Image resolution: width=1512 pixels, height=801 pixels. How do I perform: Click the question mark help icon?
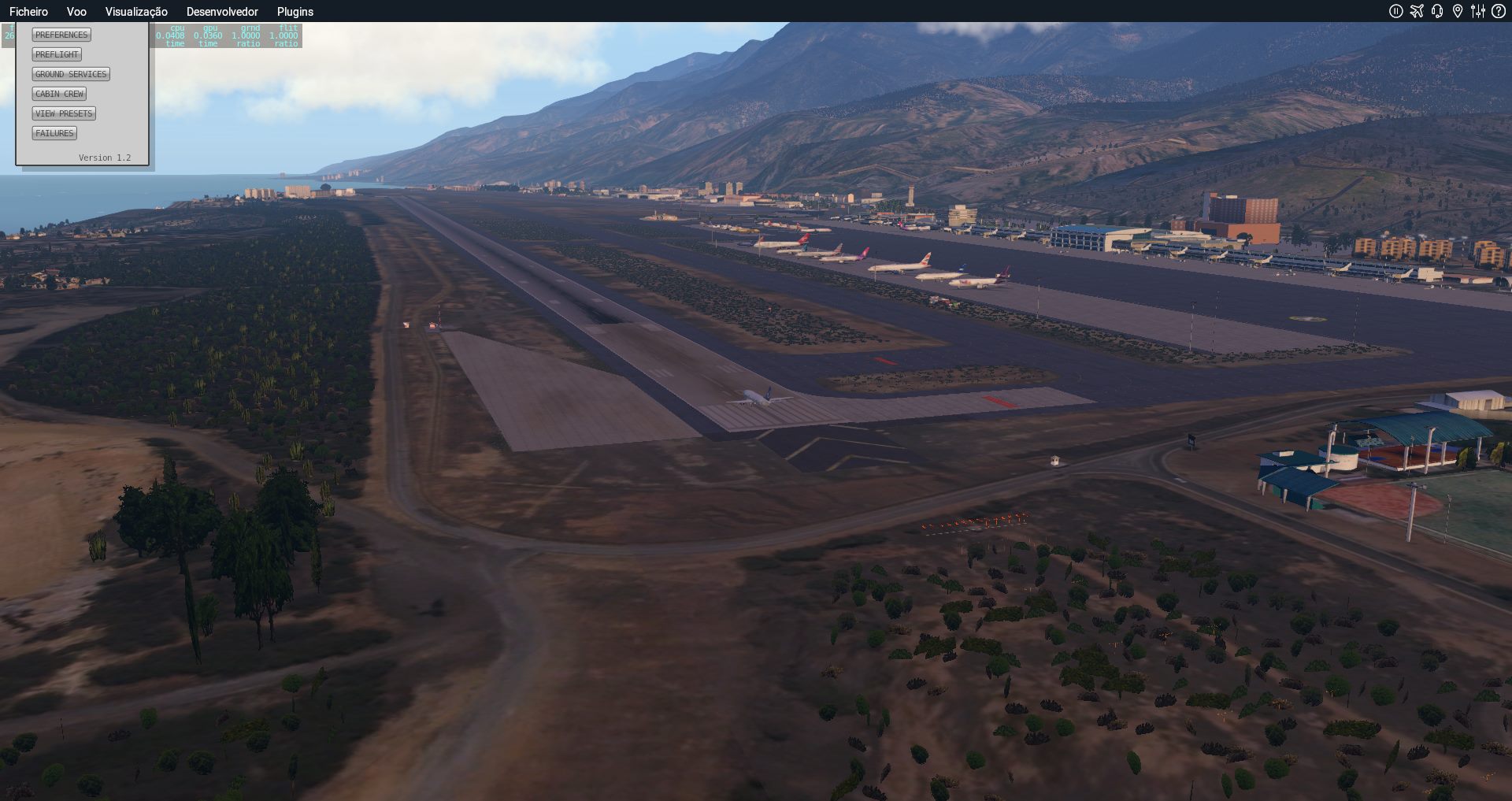(x=1499, y=11)
